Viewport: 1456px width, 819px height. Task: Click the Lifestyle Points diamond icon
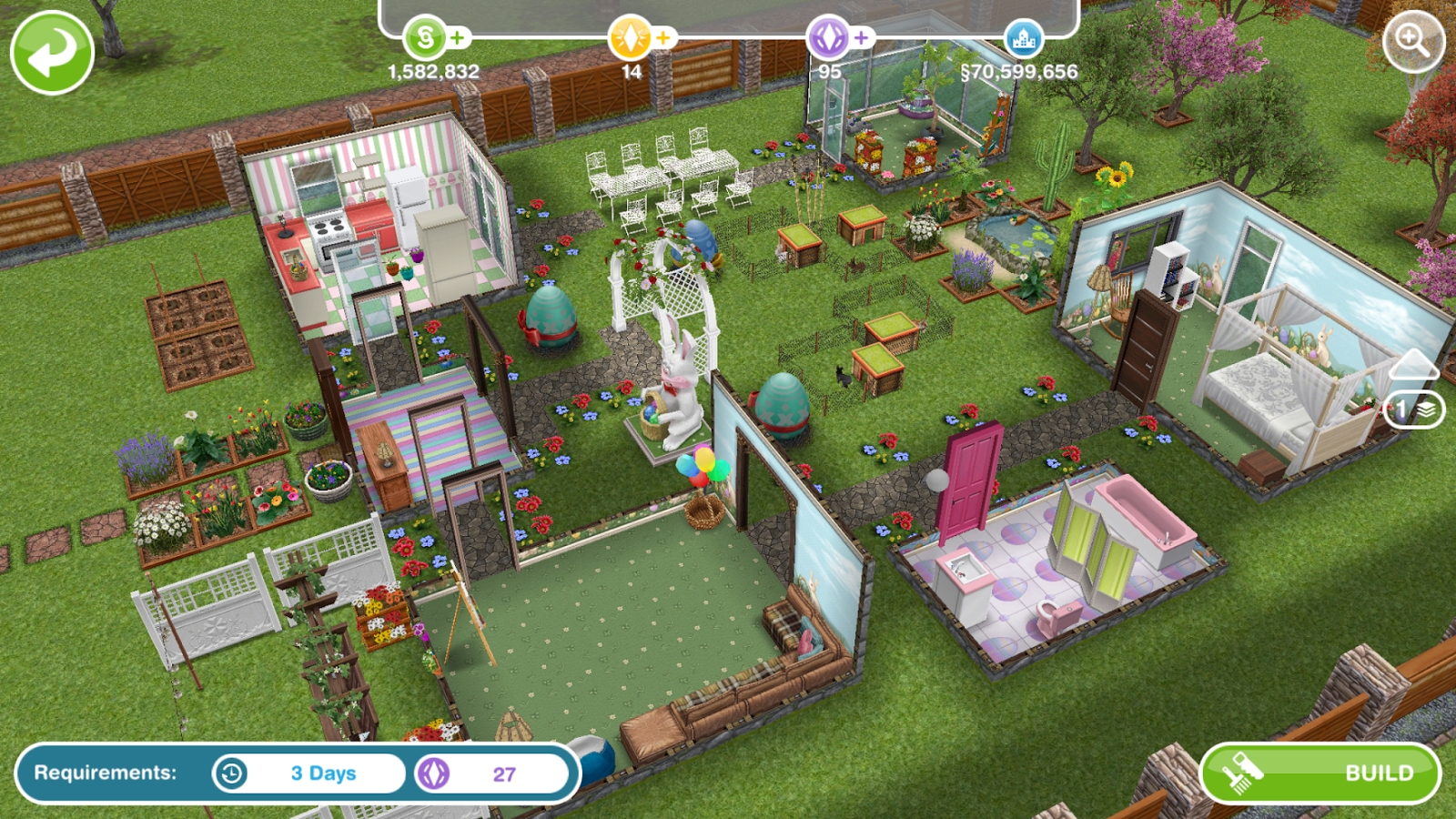click(631, 36)
